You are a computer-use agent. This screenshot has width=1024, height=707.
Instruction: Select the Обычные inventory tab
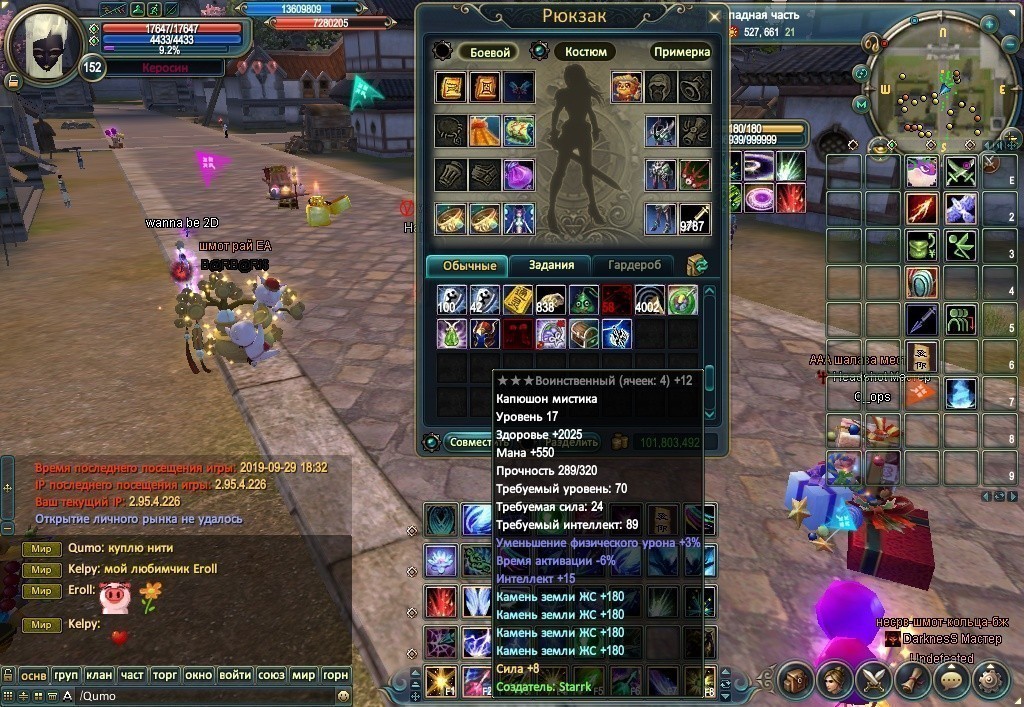point(467,265)
